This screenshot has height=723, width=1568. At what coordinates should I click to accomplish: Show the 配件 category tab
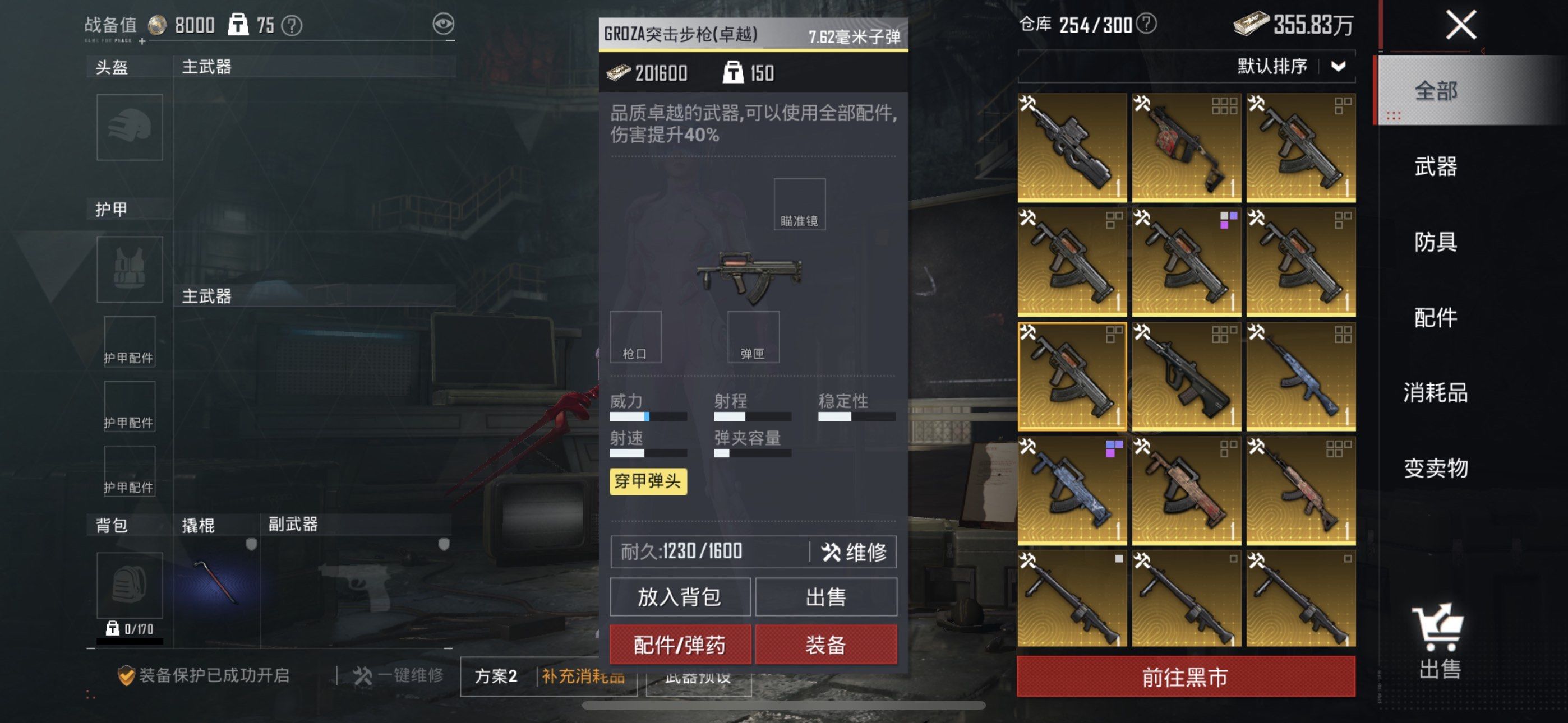tap(1435, 317)
